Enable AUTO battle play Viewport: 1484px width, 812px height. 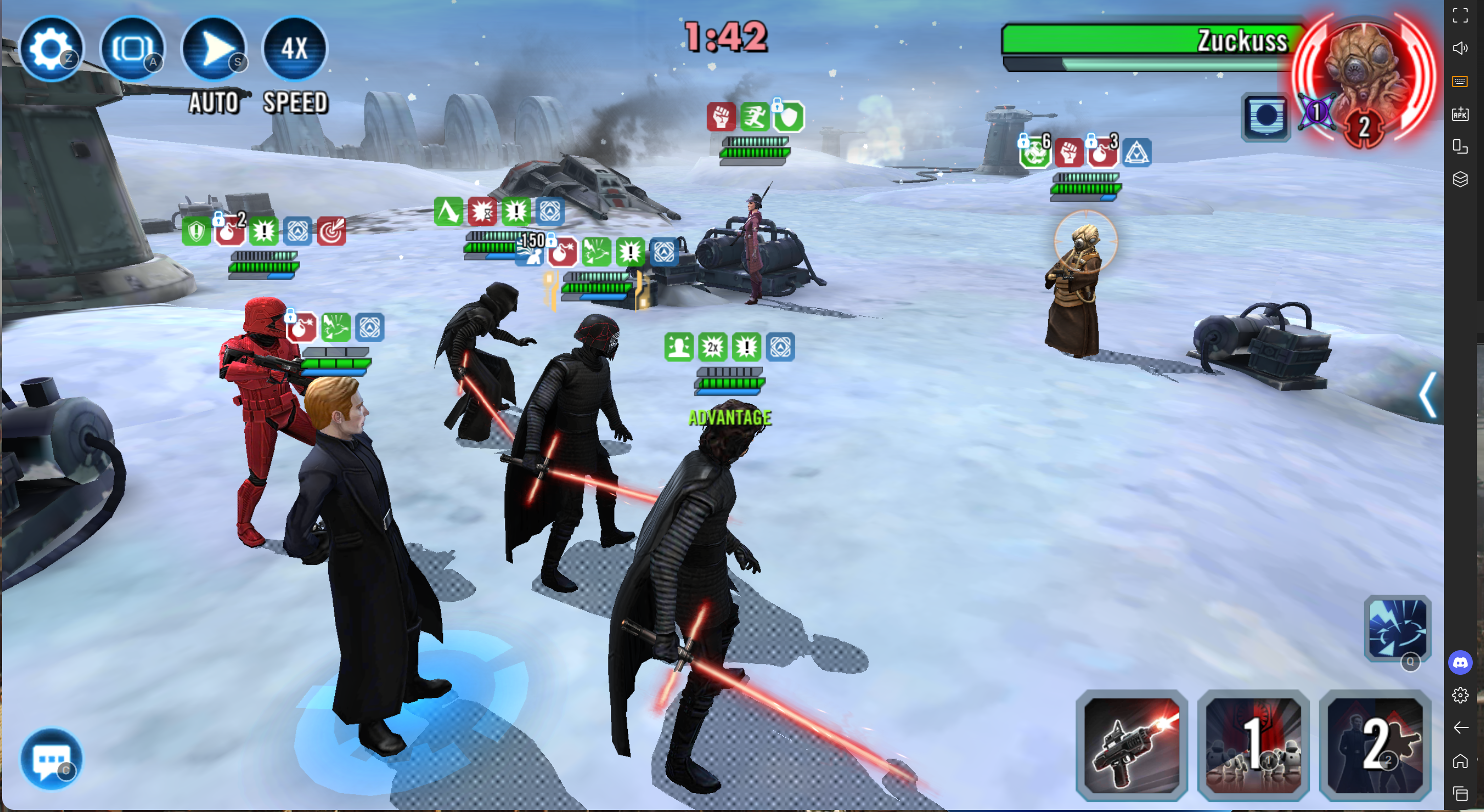pos(214,48)
